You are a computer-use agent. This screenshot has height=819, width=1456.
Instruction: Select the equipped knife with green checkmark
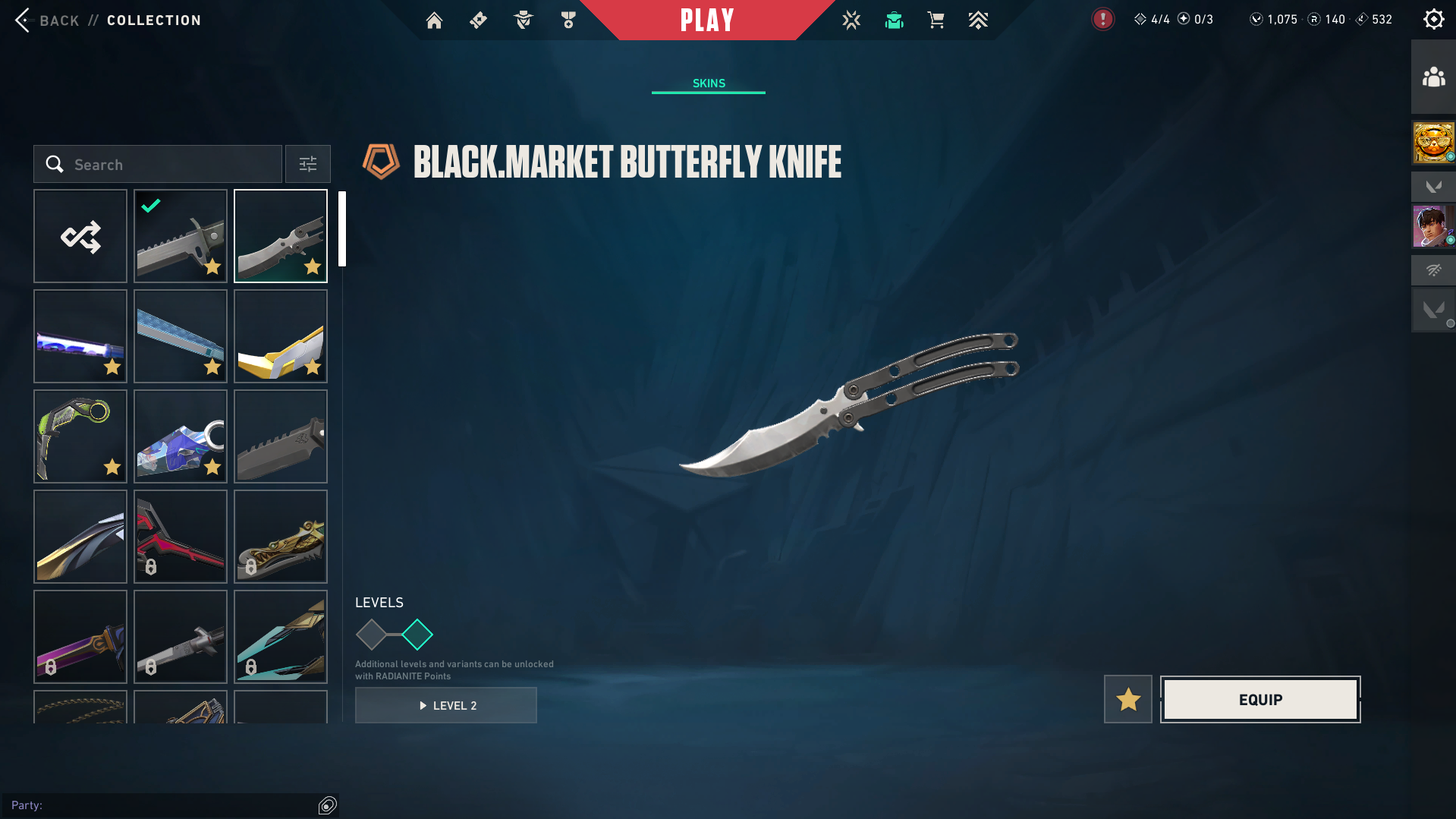(x=181, y=237)
